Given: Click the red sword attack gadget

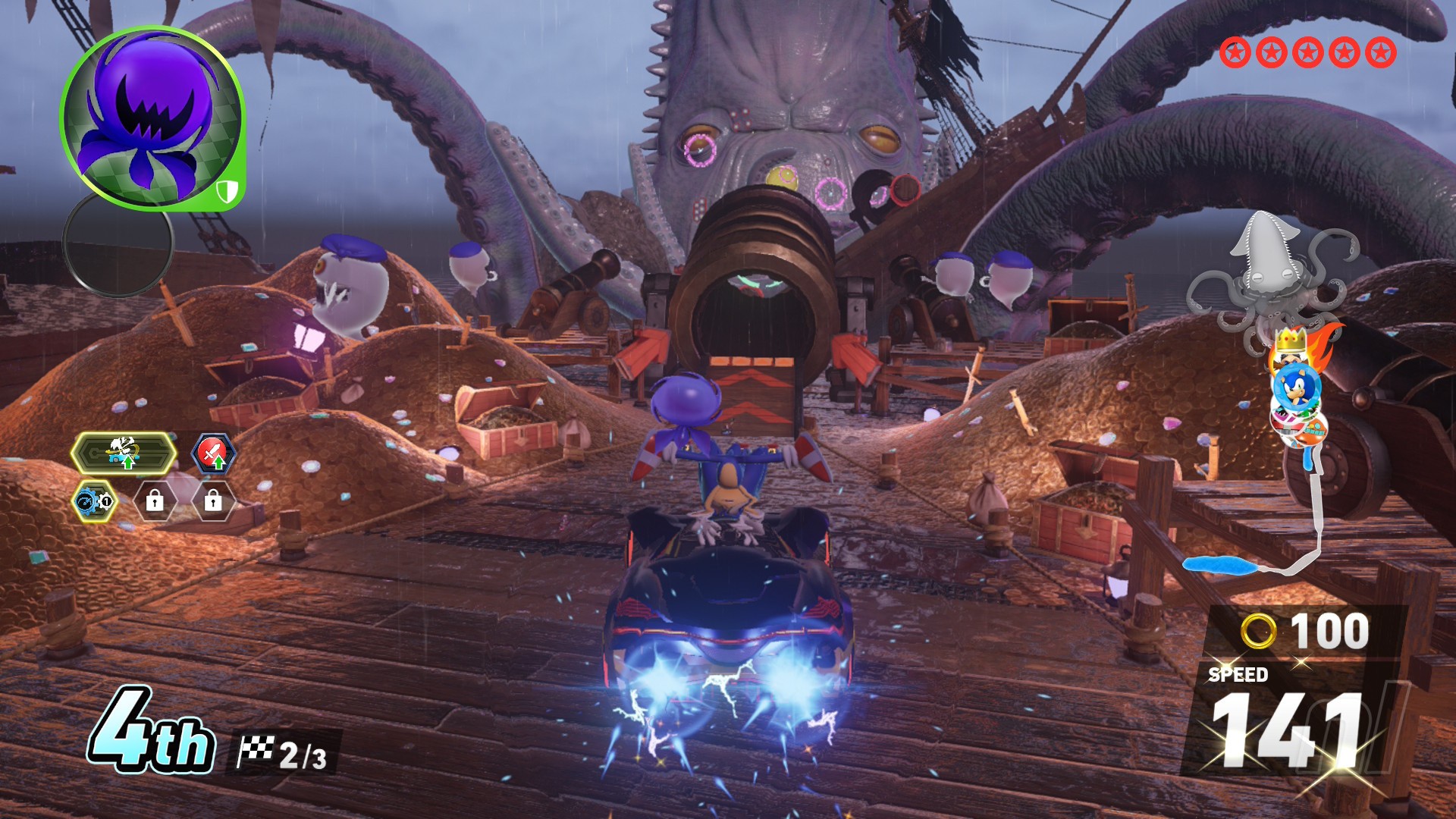Looking at the screenshot, I should (x=214, y=454).
